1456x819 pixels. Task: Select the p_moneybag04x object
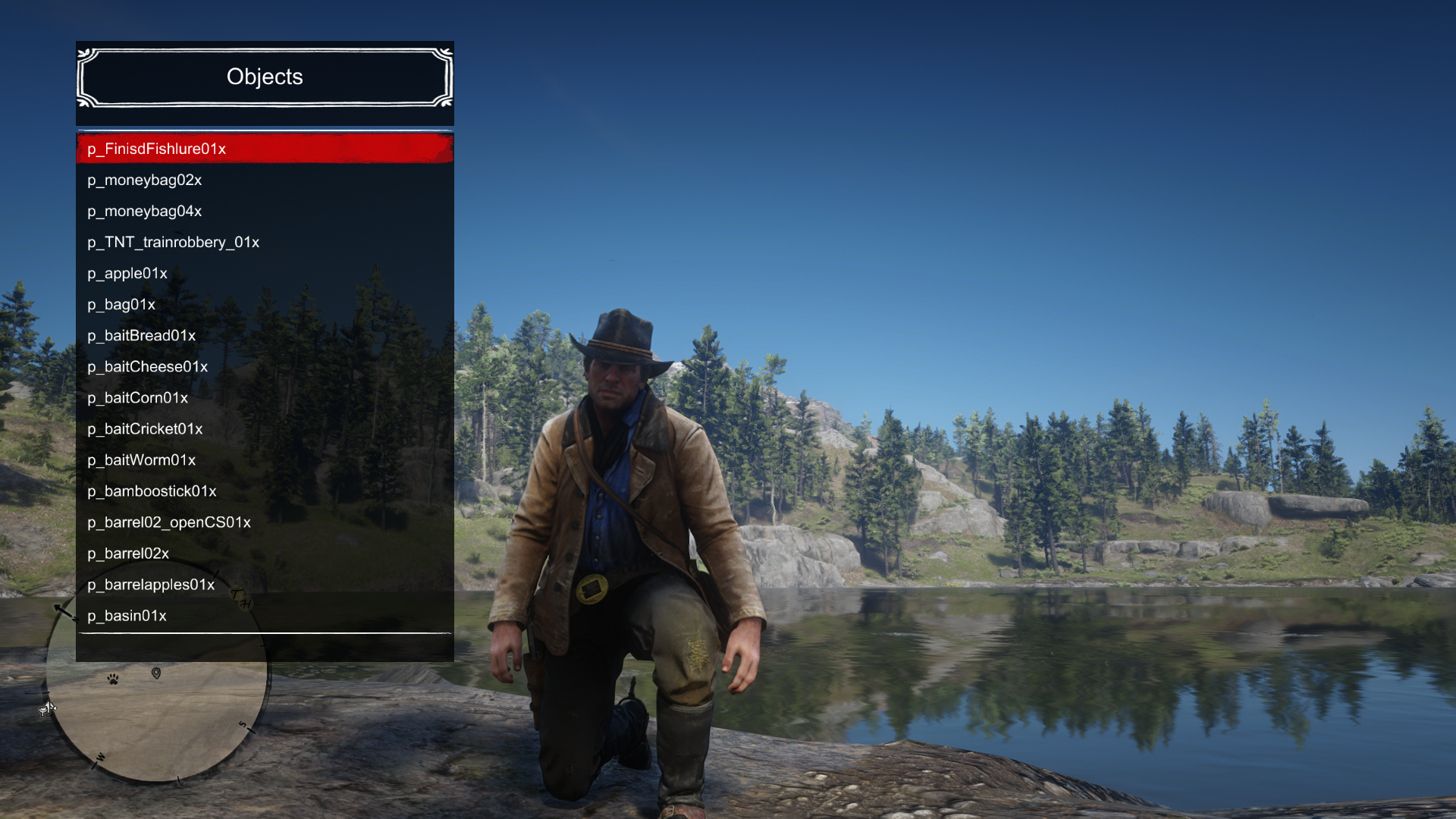(265, 211)
